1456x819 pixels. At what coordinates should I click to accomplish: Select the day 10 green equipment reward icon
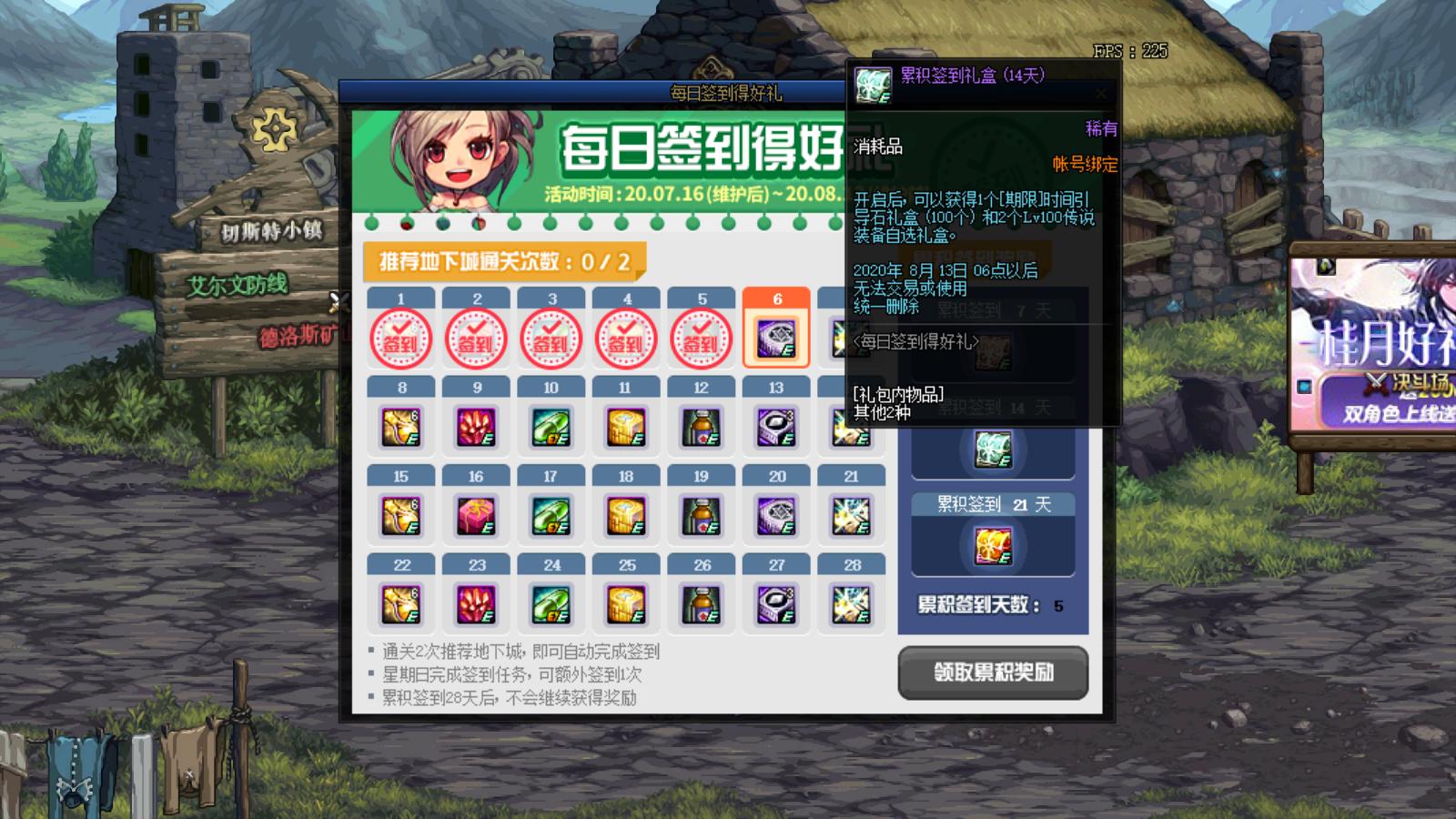click(551, 428)
